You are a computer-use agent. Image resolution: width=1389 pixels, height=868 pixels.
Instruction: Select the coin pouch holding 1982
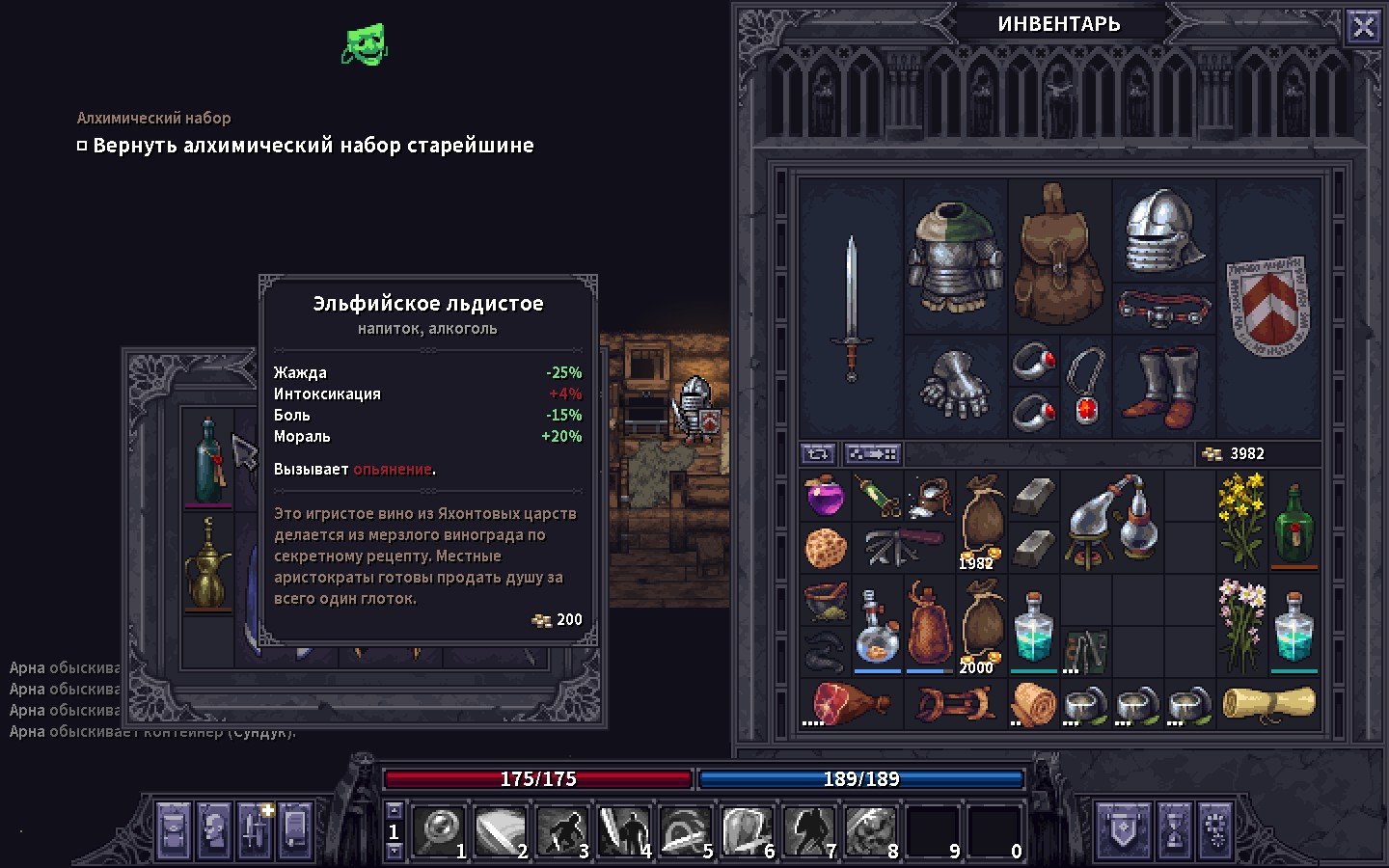pos(981,521)
